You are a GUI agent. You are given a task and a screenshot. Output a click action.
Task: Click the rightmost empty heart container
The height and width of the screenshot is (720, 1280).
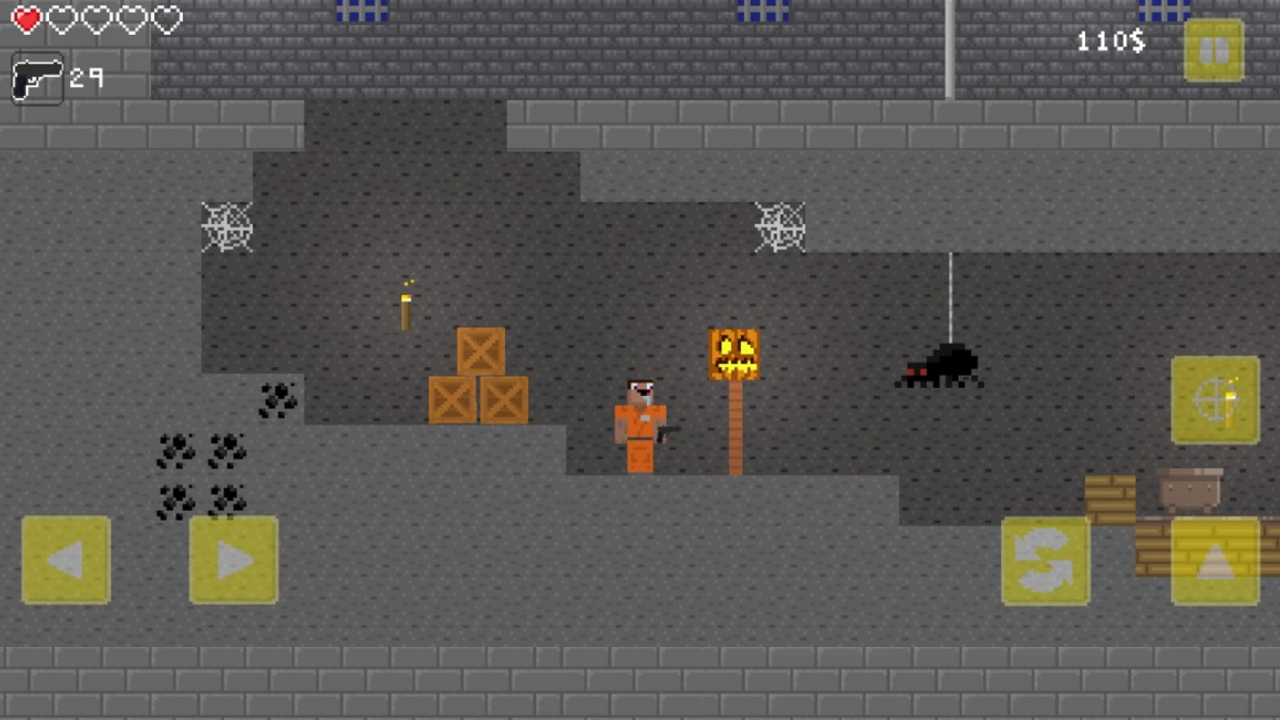[x=166, y=19]
